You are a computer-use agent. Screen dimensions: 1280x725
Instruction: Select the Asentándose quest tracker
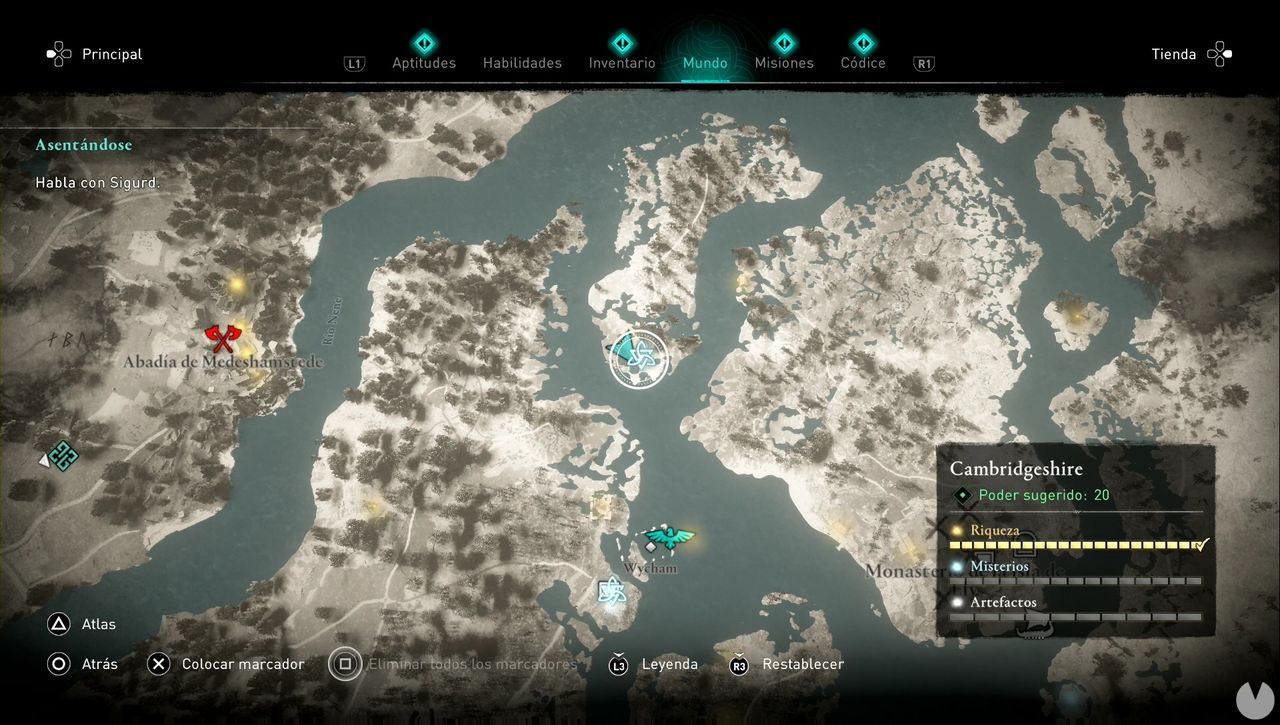coord(84,145)
